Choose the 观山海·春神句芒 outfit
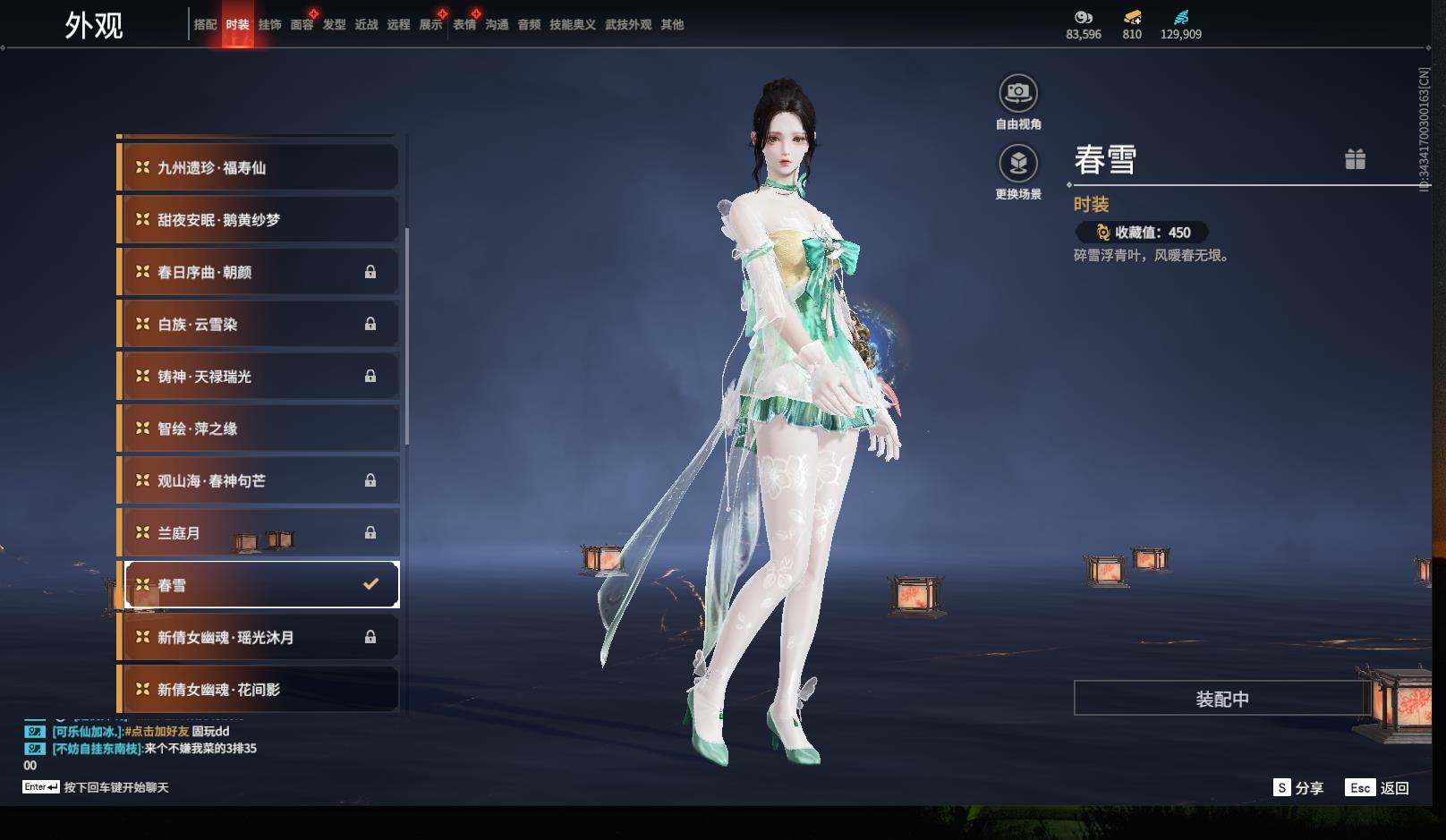 [258, 481]
